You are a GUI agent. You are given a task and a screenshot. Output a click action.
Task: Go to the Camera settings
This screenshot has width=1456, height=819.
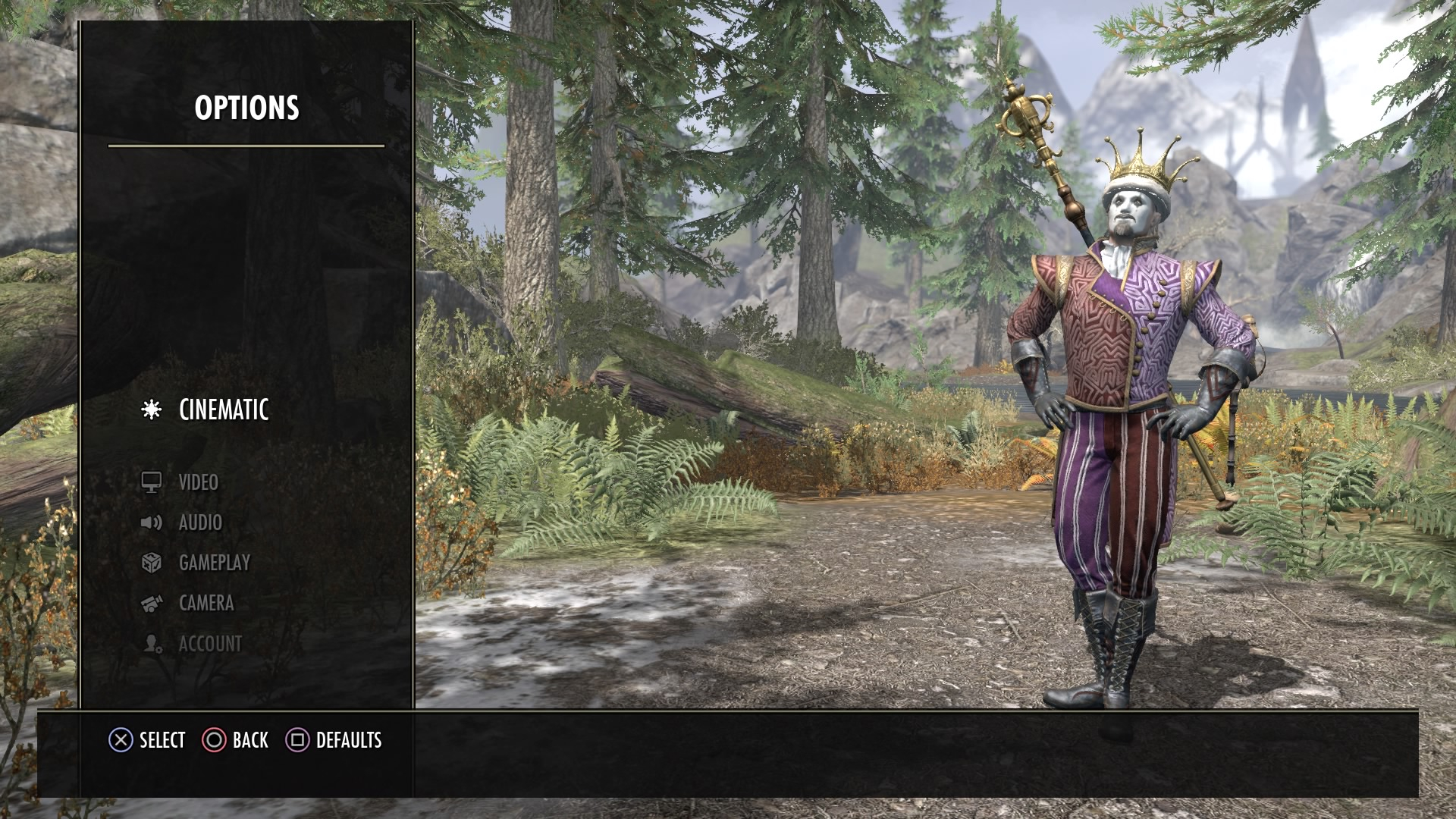[x=206, y=603]
